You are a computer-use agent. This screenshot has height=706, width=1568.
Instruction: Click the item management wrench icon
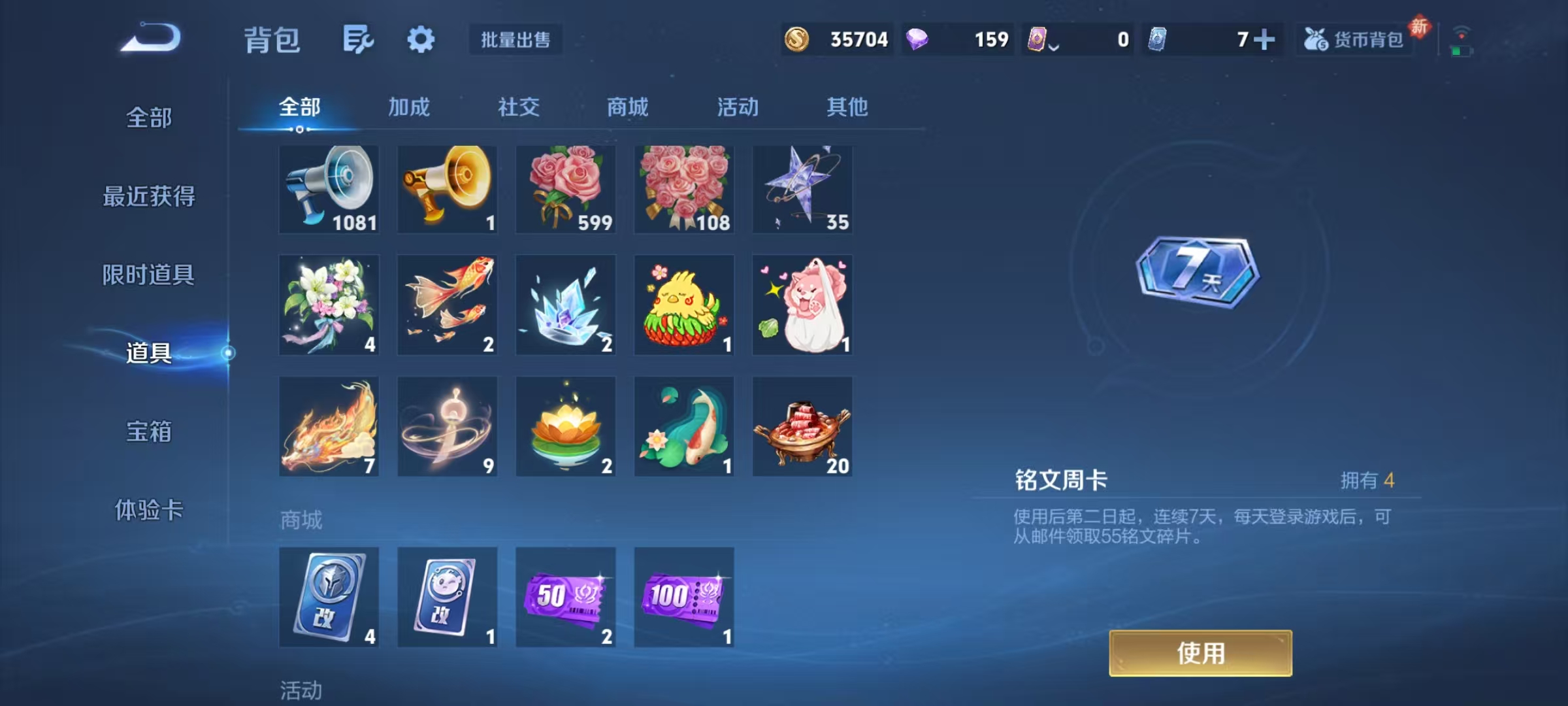(358, 39)
